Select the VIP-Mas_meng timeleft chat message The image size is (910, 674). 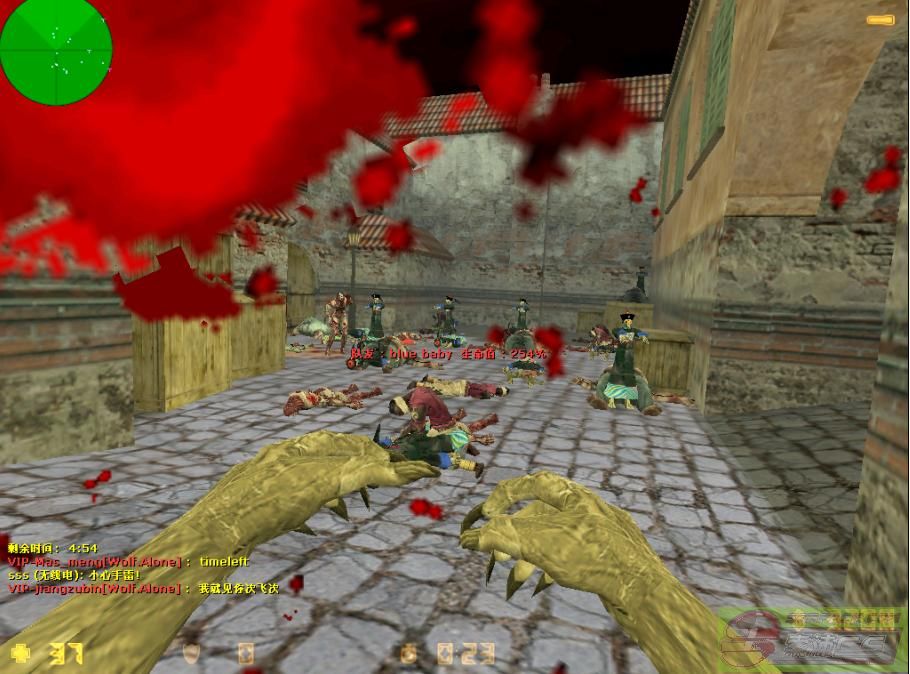128,562
